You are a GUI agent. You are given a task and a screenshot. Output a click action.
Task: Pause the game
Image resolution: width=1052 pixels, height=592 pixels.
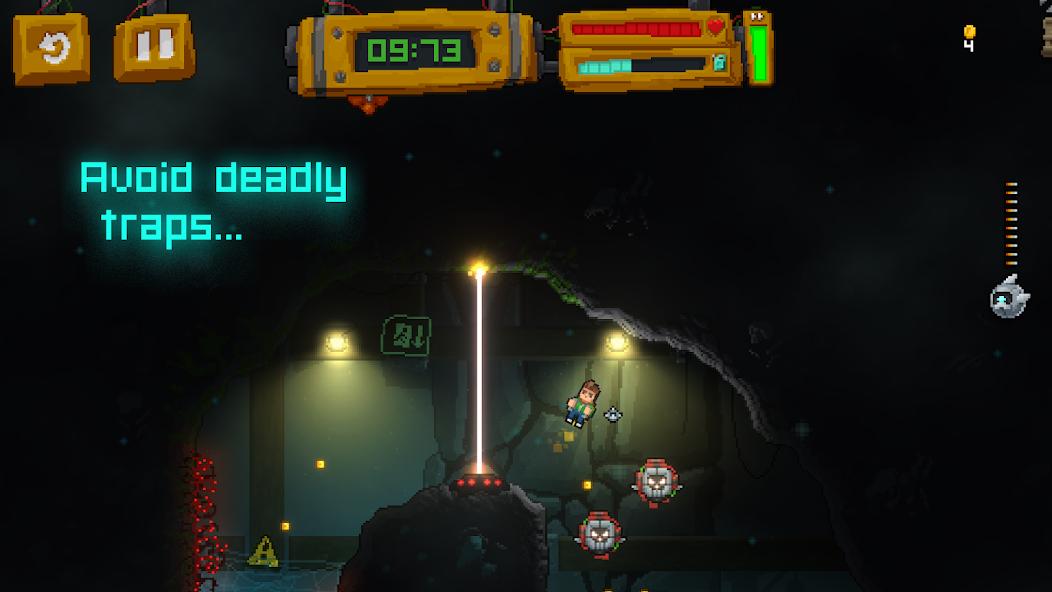[153, 45]
